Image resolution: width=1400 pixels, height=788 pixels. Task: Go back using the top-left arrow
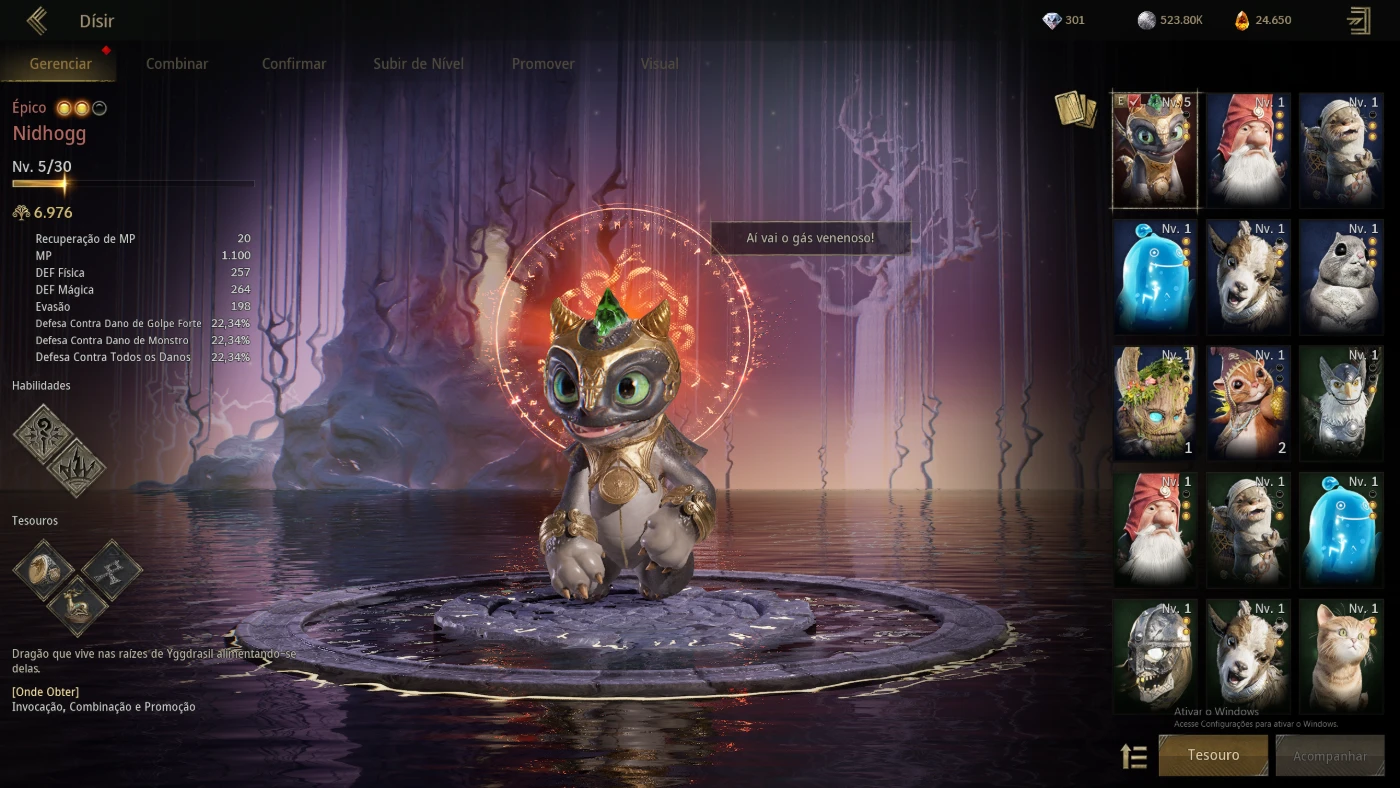point(38,20)
